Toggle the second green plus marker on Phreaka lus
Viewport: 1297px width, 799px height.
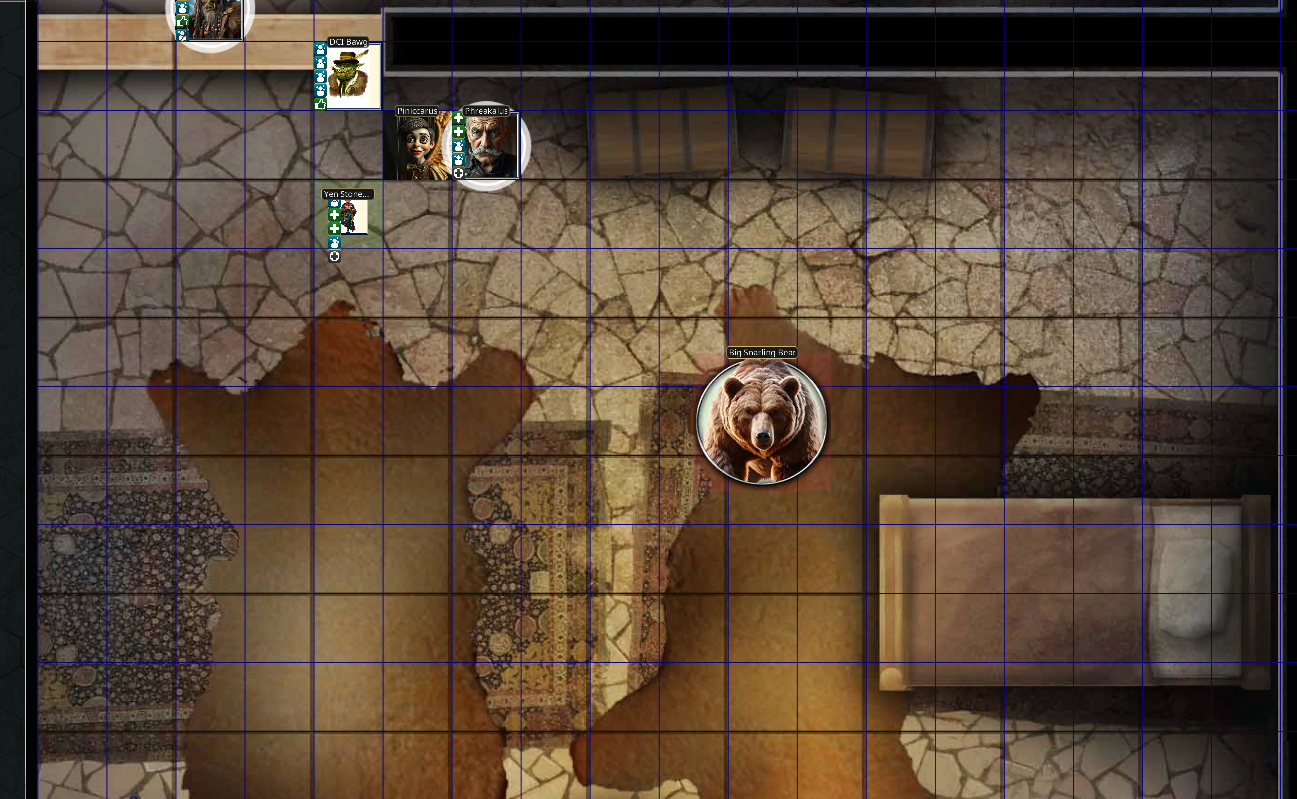pos(458,132)
